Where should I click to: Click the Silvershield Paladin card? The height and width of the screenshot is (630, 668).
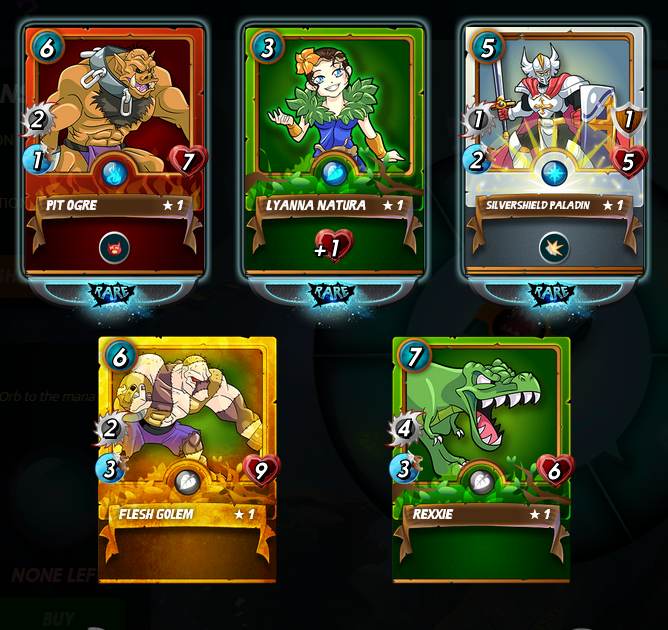point(552,150)
